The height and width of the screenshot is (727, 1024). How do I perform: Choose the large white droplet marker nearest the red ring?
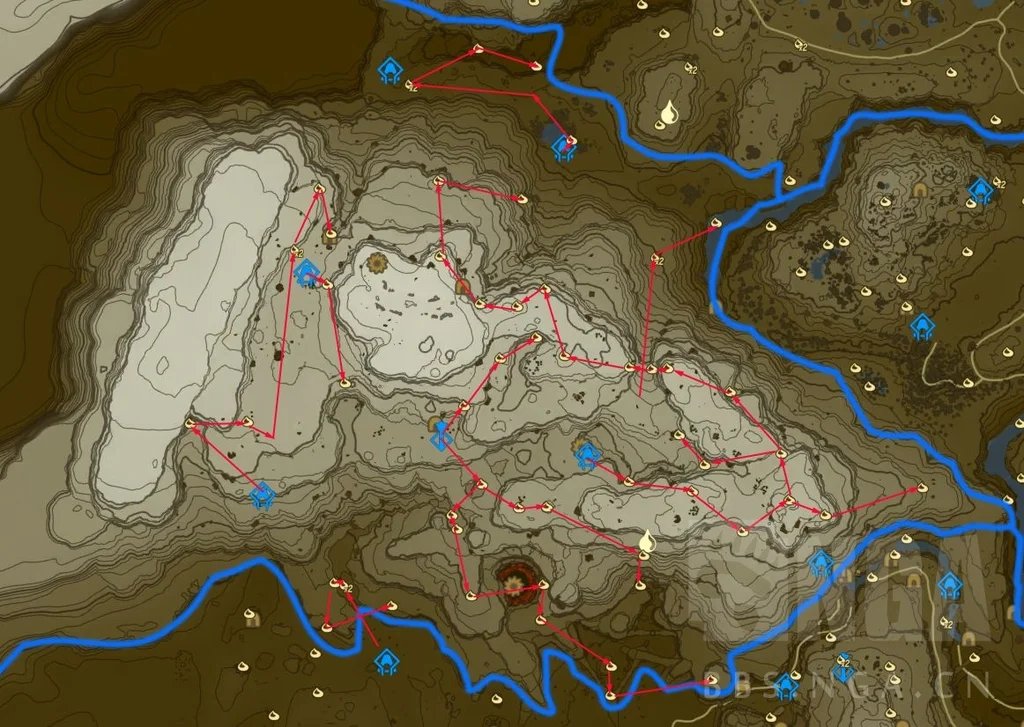(646, 543)
